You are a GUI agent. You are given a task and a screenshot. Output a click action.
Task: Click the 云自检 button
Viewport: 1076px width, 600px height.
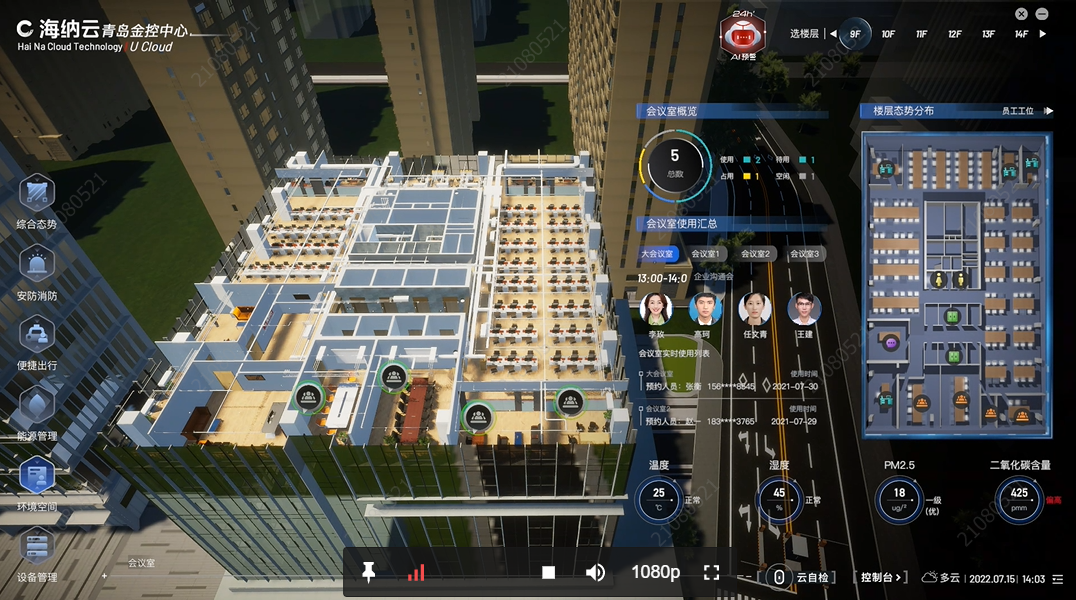(x=801, y=577)
